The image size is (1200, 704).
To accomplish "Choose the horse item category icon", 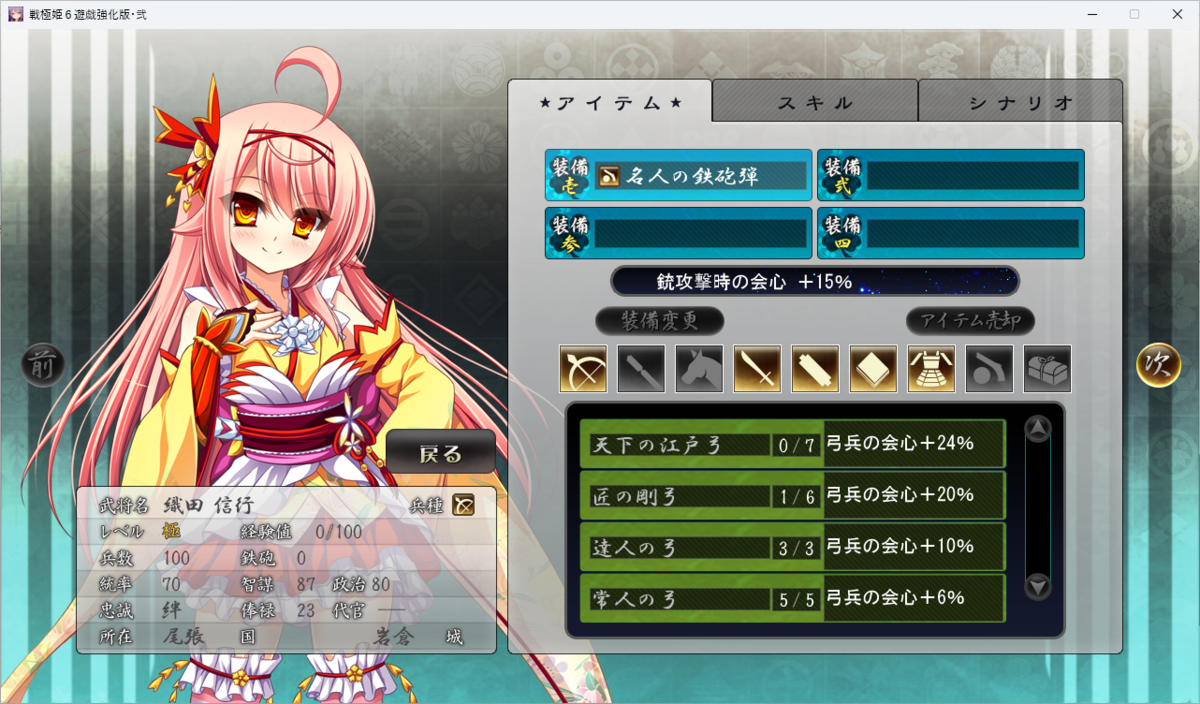I will tap(700, 369).
